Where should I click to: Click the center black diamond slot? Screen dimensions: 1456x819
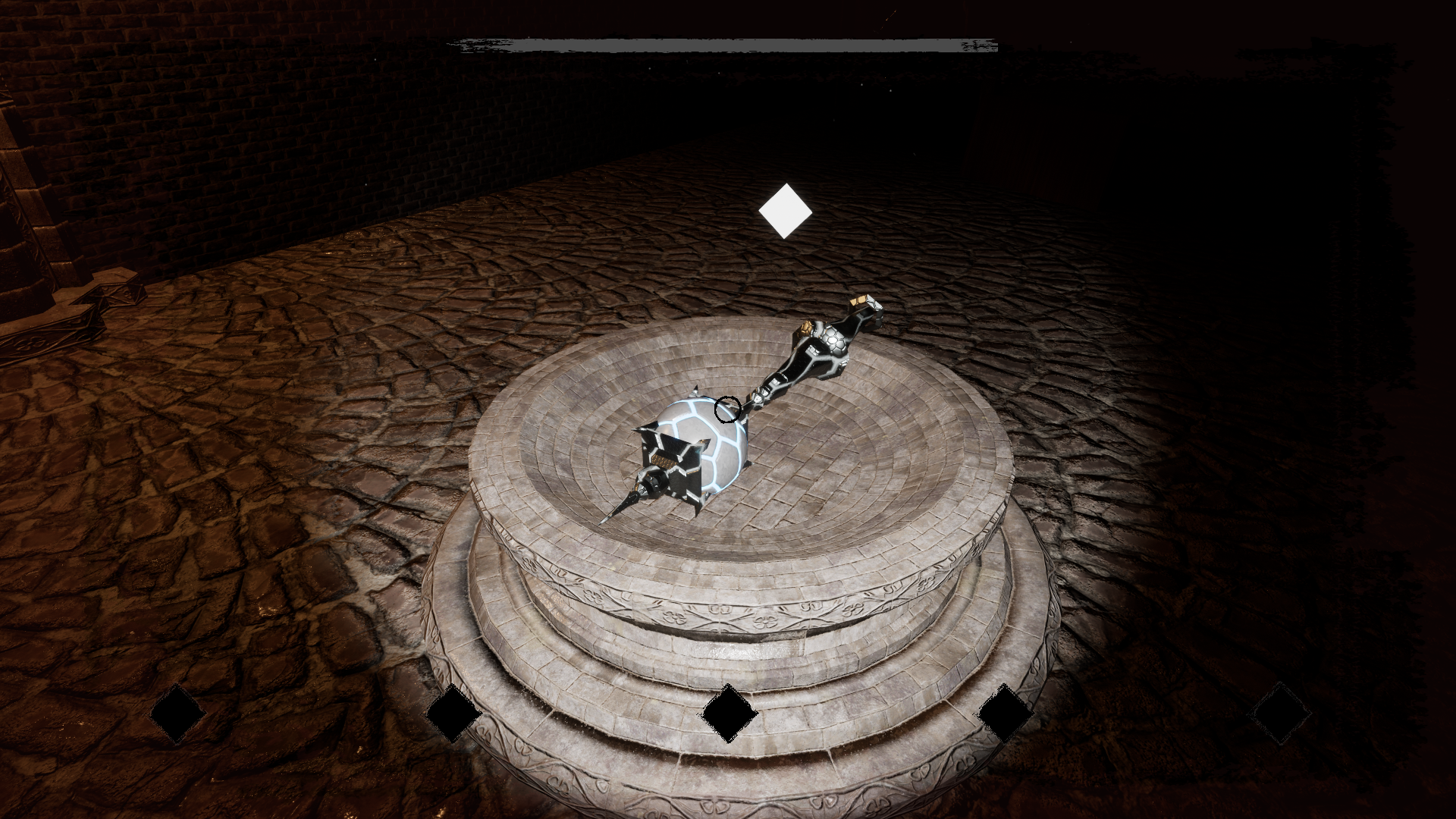pos(729,714)
